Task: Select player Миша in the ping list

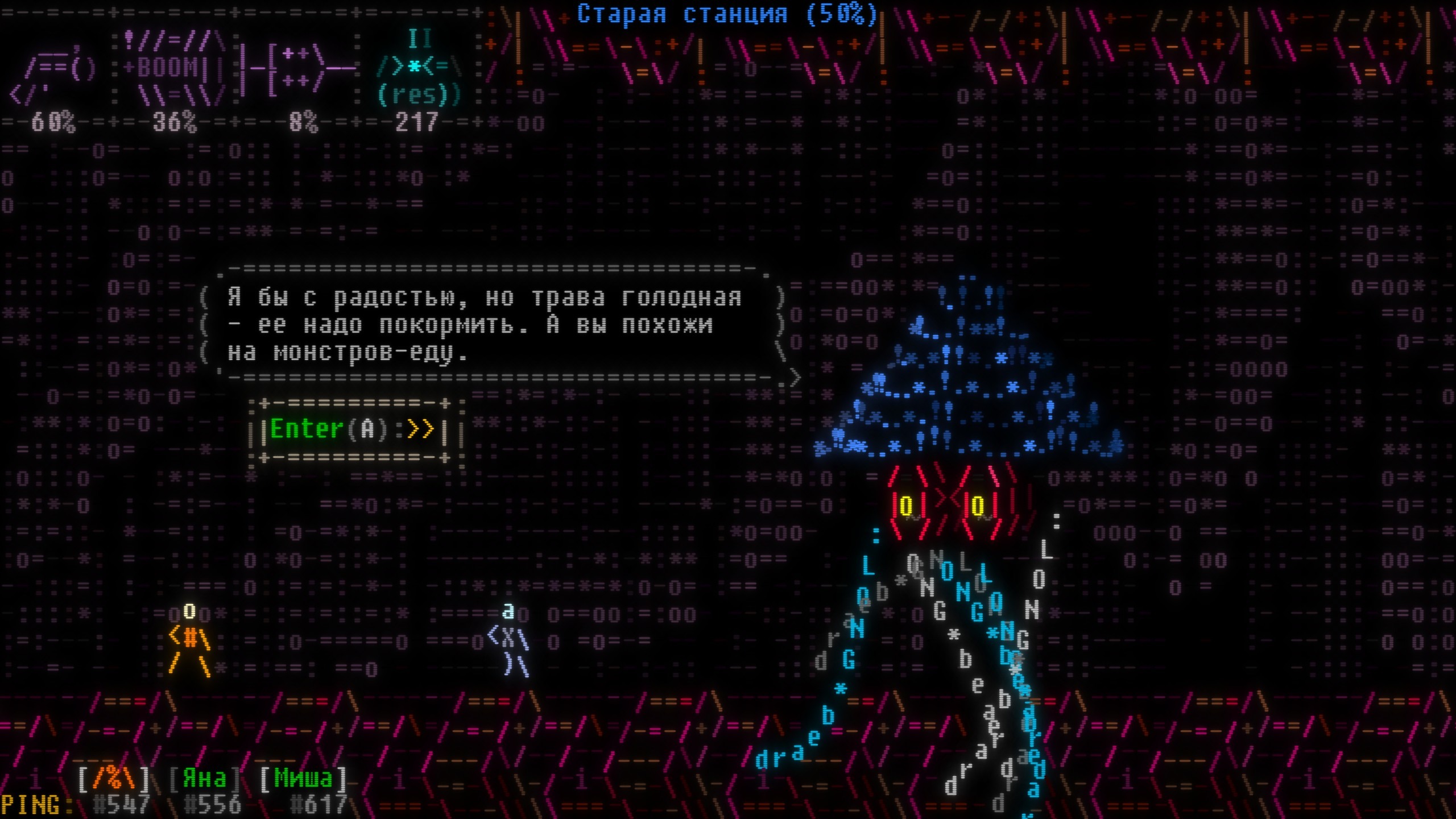Action: click(x=303, y=779)
